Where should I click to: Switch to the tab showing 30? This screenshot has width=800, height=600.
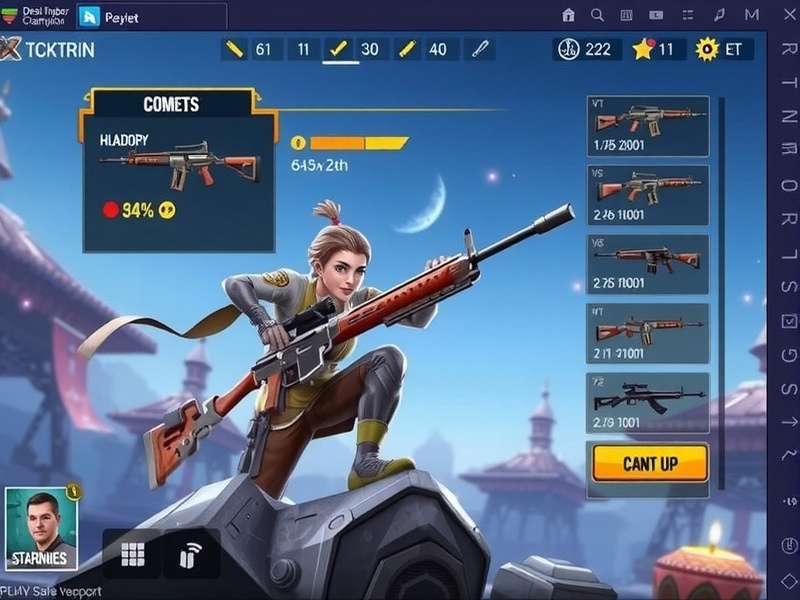click(x=355, y=49)
